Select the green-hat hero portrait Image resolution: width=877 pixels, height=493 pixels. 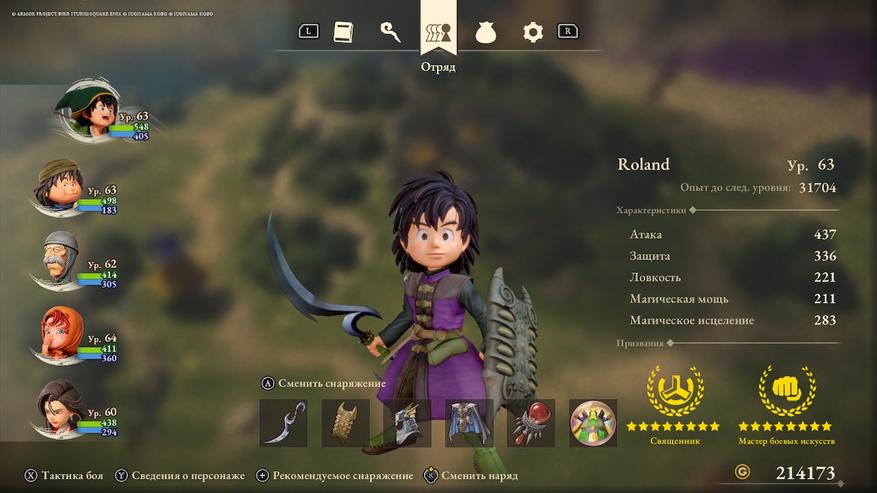(88, 112)
